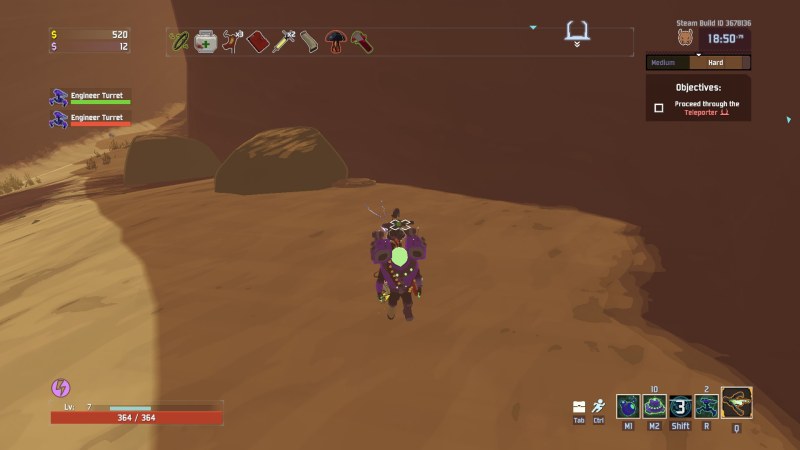Use the Q equipment slot
This screenshot has width=800, height=450.
tap(737, 403)
